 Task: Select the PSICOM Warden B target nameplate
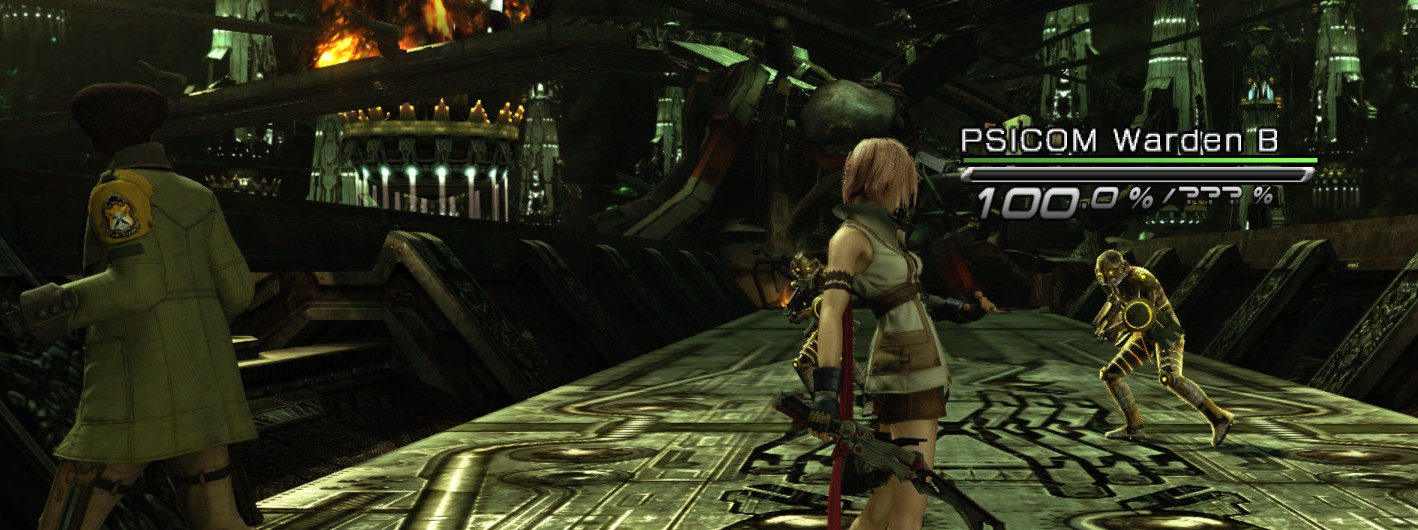(x=1119, y=141)
